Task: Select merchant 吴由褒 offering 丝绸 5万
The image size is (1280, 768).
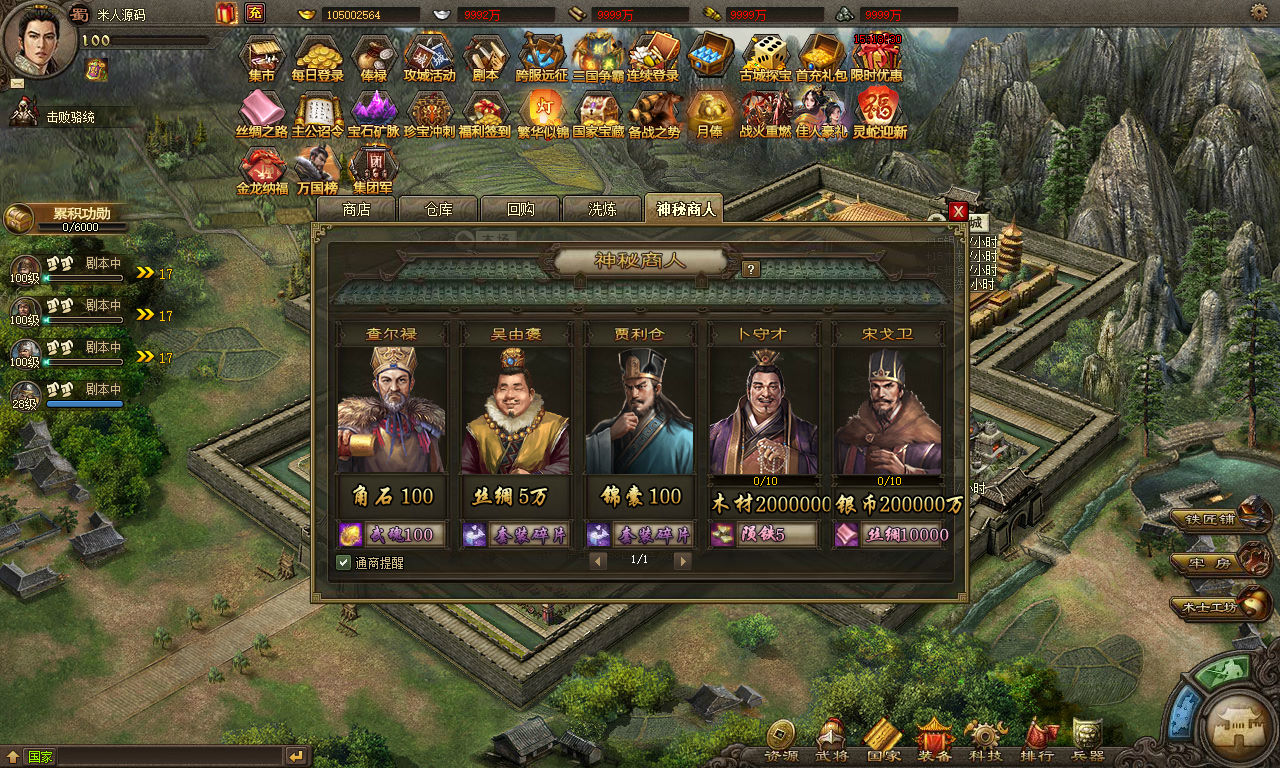Action: click(x=516, y=410)
